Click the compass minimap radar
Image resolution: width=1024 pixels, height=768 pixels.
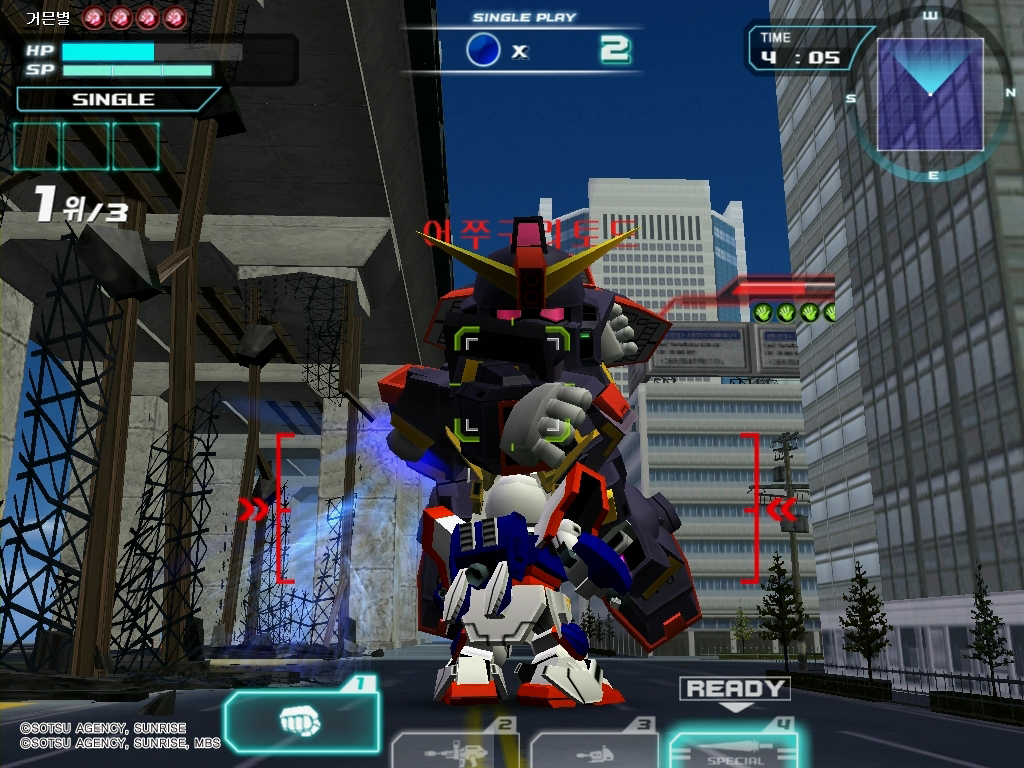click(x=930, y=95)
